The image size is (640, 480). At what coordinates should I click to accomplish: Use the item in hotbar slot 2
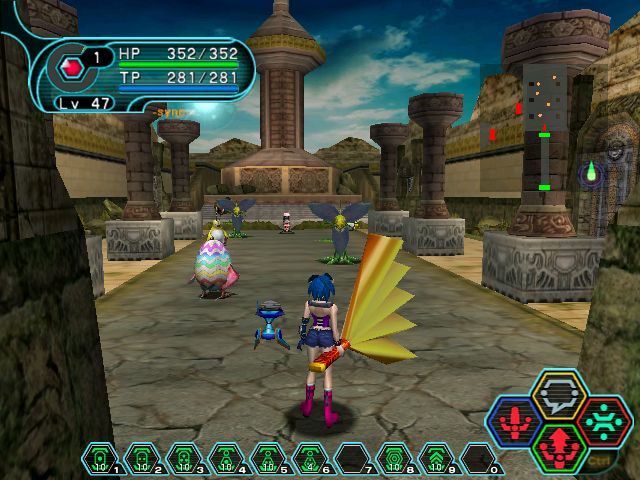pos(141,459)
